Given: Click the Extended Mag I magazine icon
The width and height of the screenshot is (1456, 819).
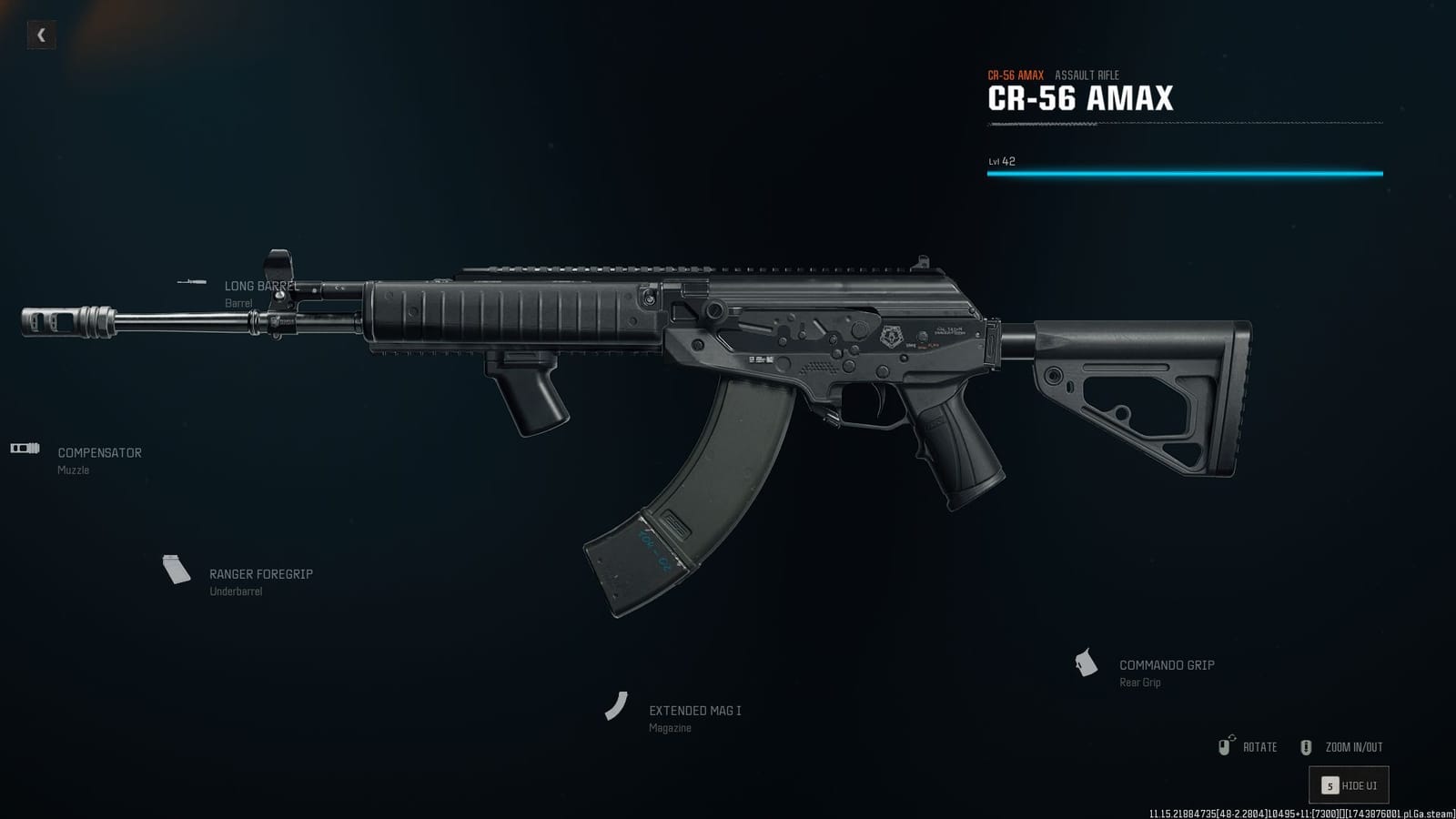Looking at the screenshot, I should click(x=617, y=708).
